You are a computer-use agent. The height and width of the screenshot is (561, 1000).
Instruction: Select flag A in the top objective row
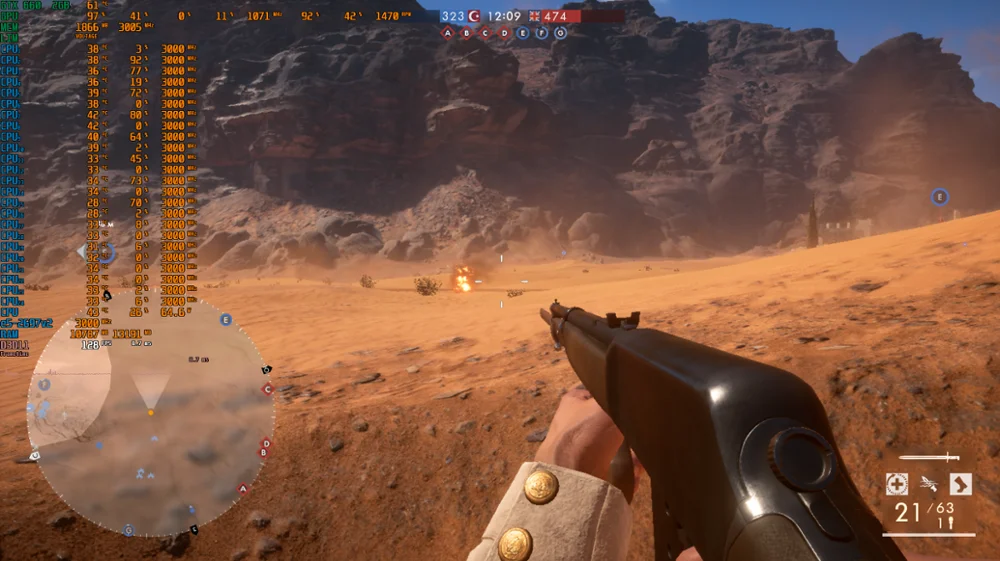(447, 33)
